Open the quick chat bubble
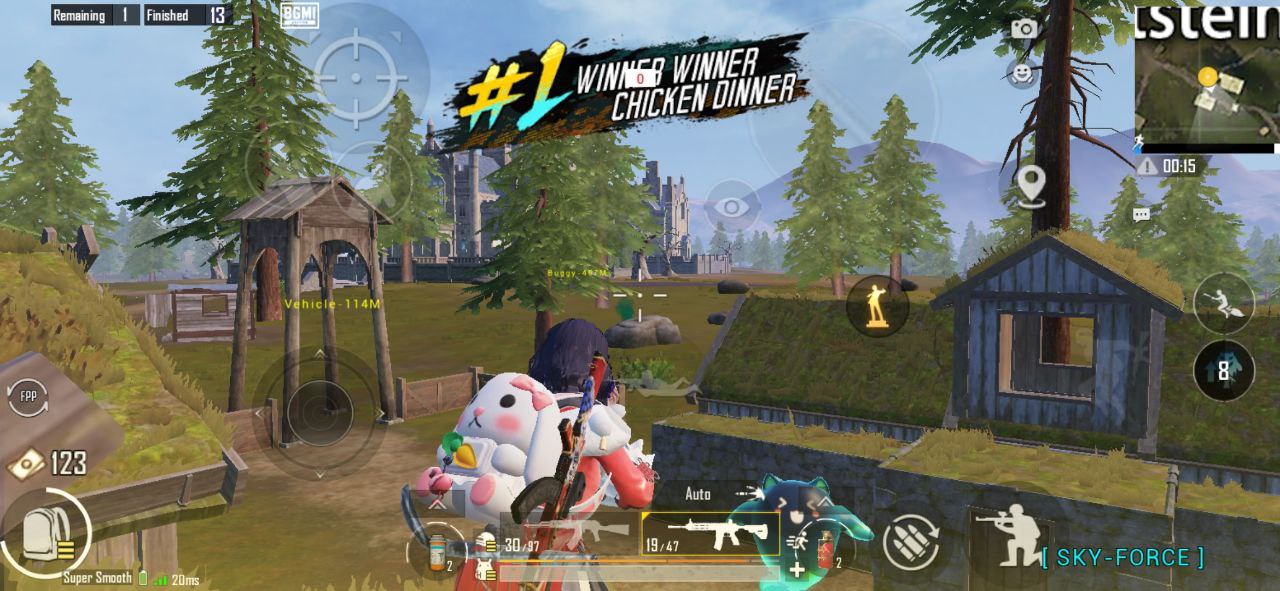The height and width of the screenshot is (591, 1280). (1141, 214)
